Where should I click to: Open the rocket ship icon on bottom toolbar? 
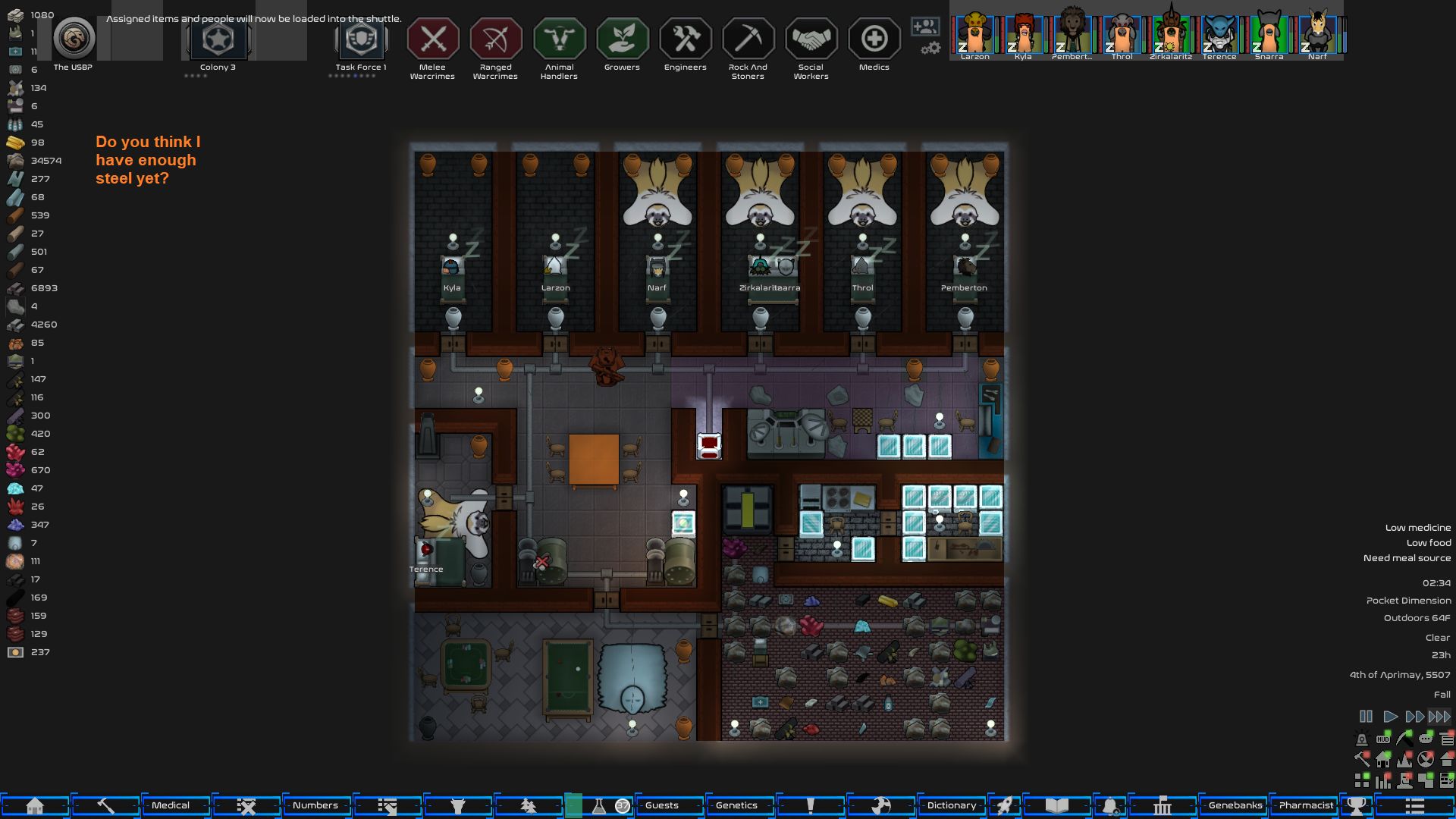coord(1006,805)
